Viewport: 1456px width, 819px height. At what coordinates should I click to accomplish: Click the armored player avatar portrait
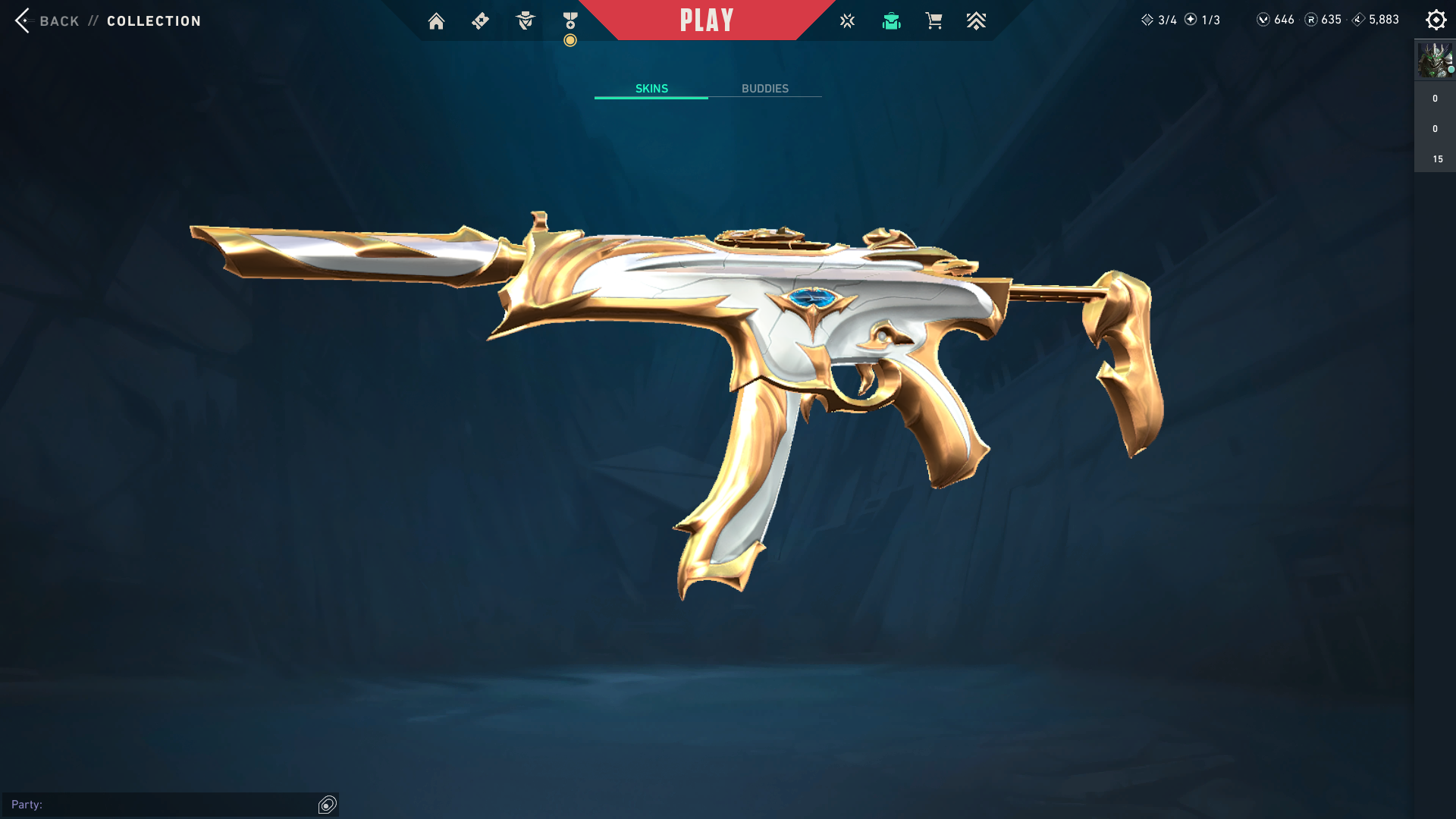click(1435, 60)
